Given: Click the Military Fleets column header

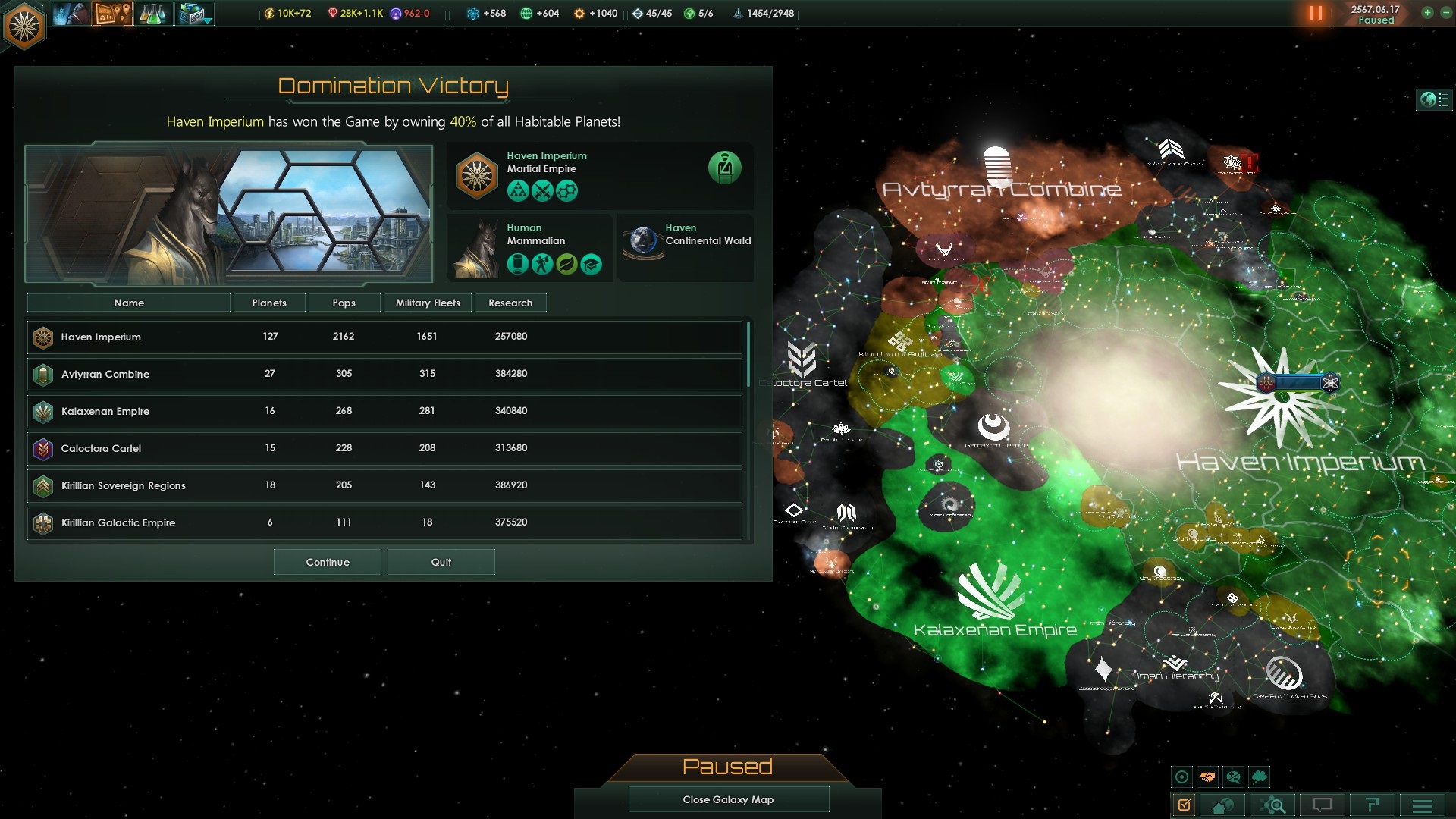Looking at the screenshot, I should (427, 303).
